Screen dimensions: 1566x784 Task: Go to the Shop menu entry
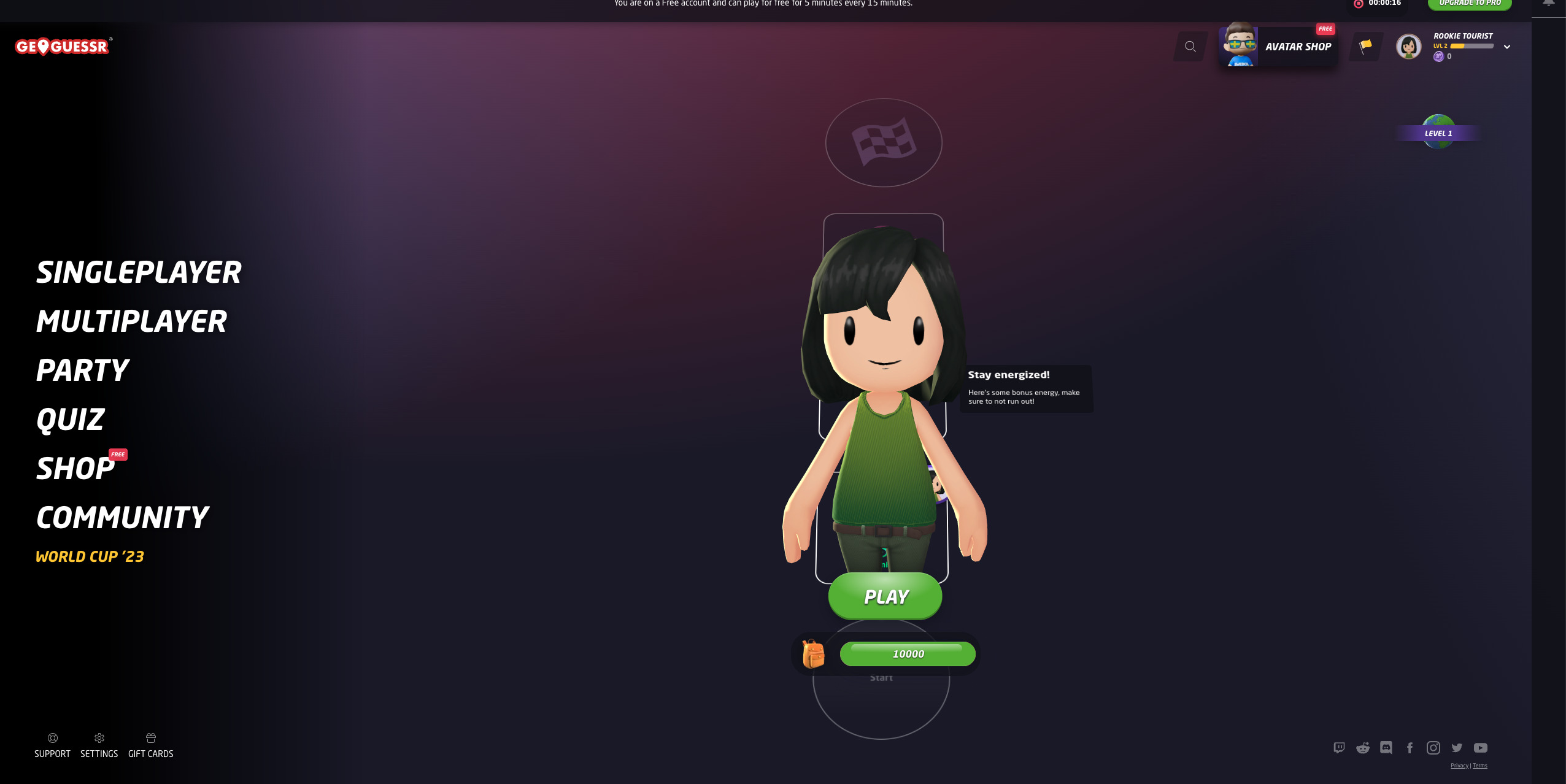[x=75, y=469]
